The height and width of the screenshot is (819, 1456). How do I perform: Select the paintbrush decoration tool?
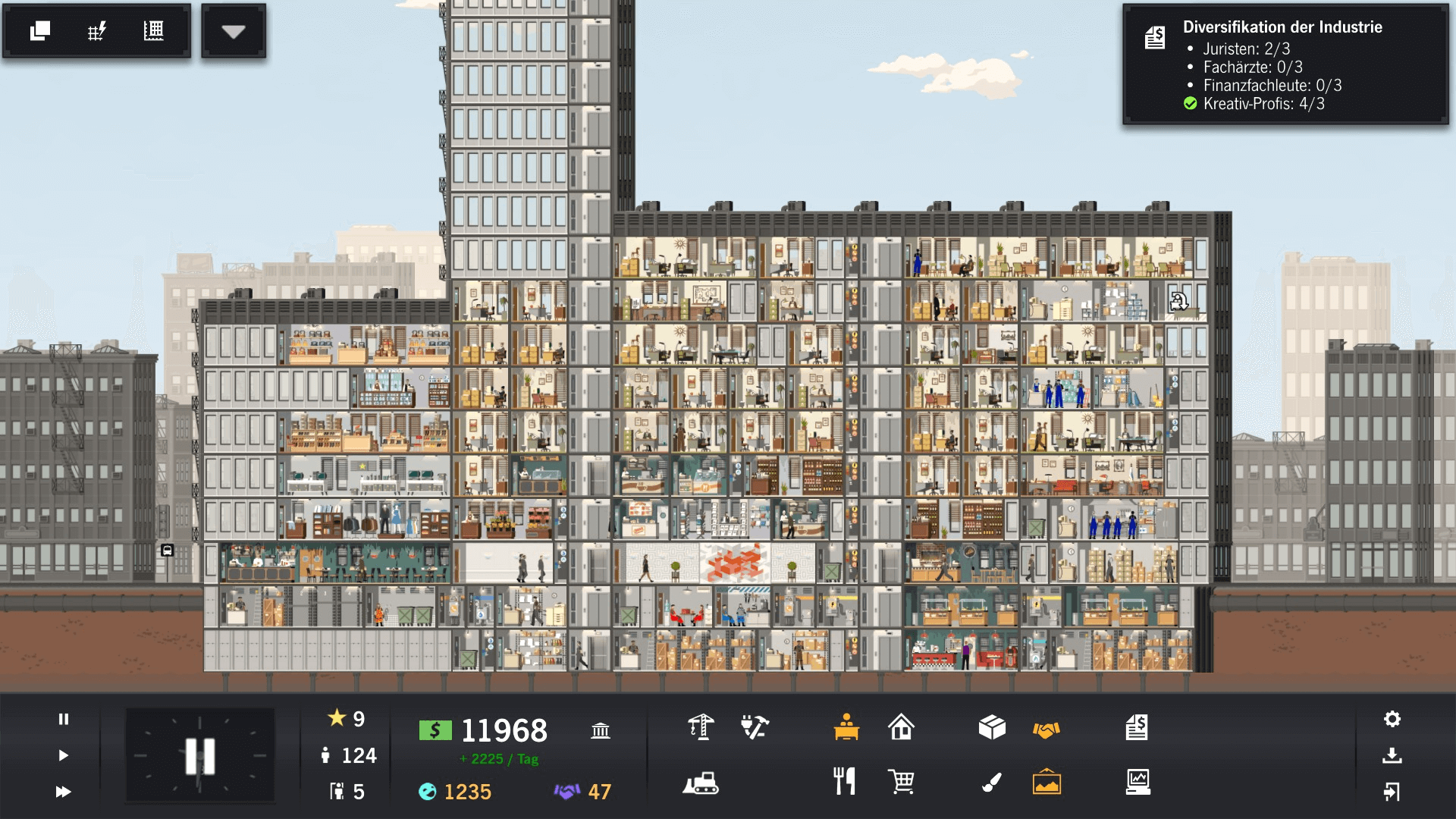(x=992, y=782)
